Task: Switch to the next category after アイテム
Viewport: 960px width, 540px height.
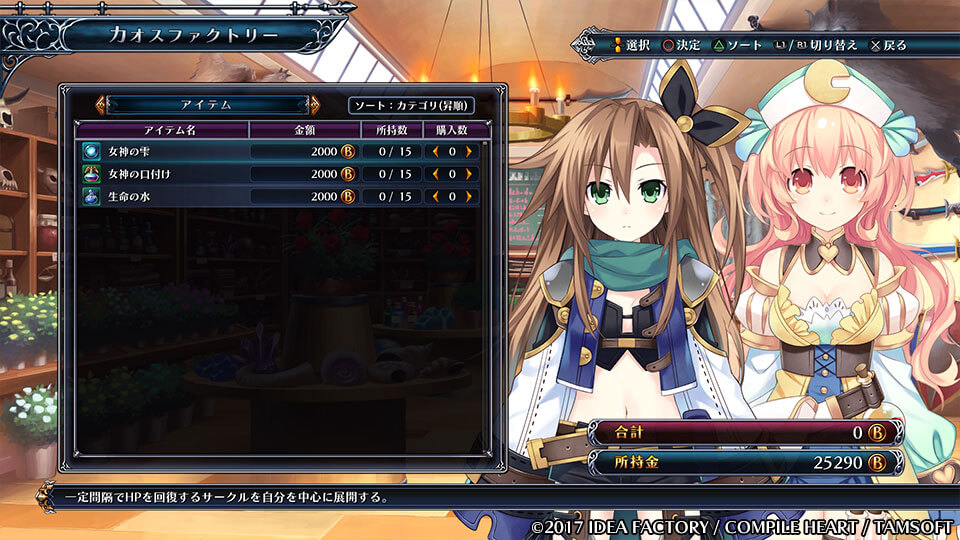Action: (x=315, y=104)
